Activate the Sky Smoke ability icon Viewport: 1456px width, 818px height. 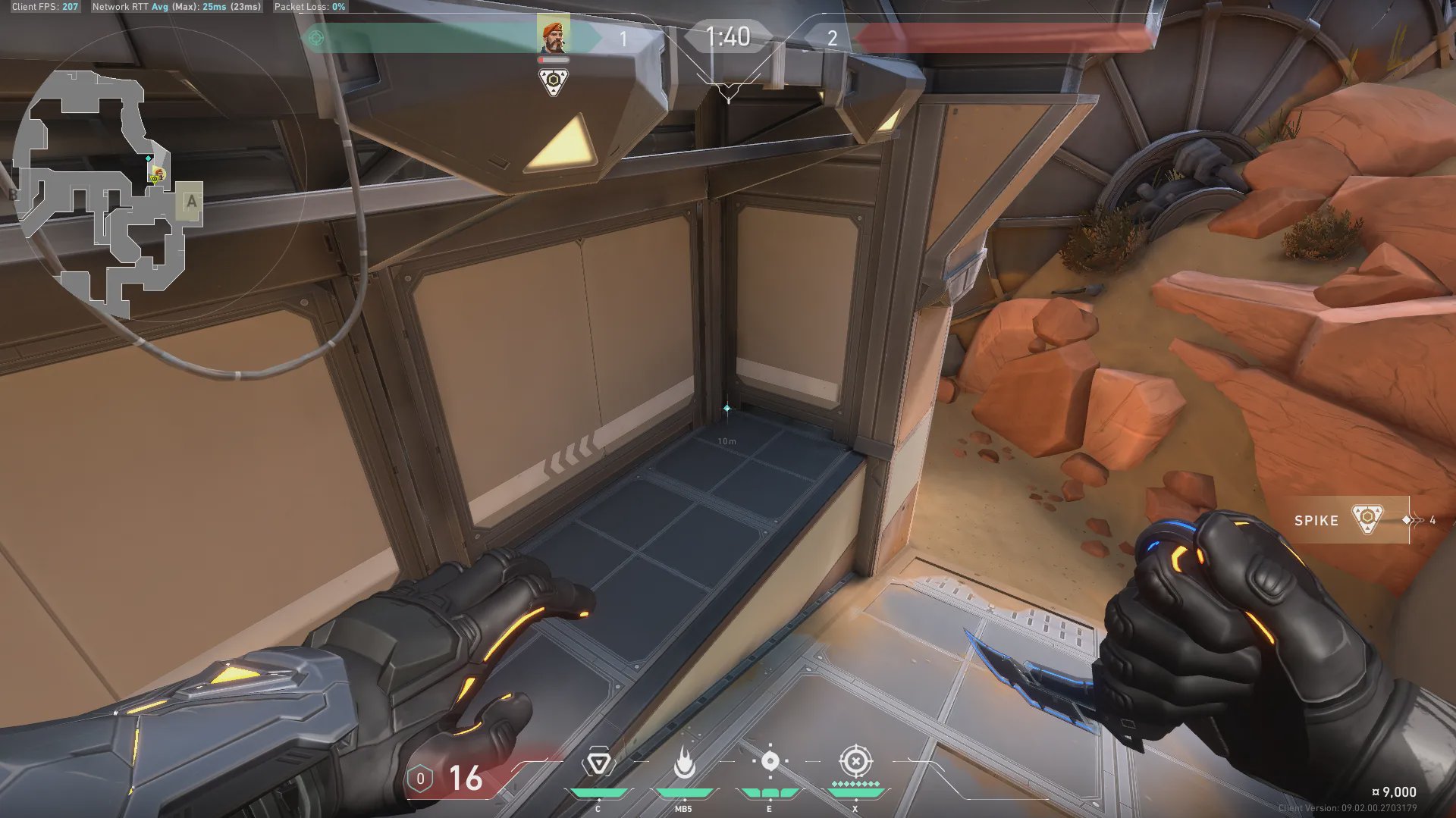click(x=770, y=761)
